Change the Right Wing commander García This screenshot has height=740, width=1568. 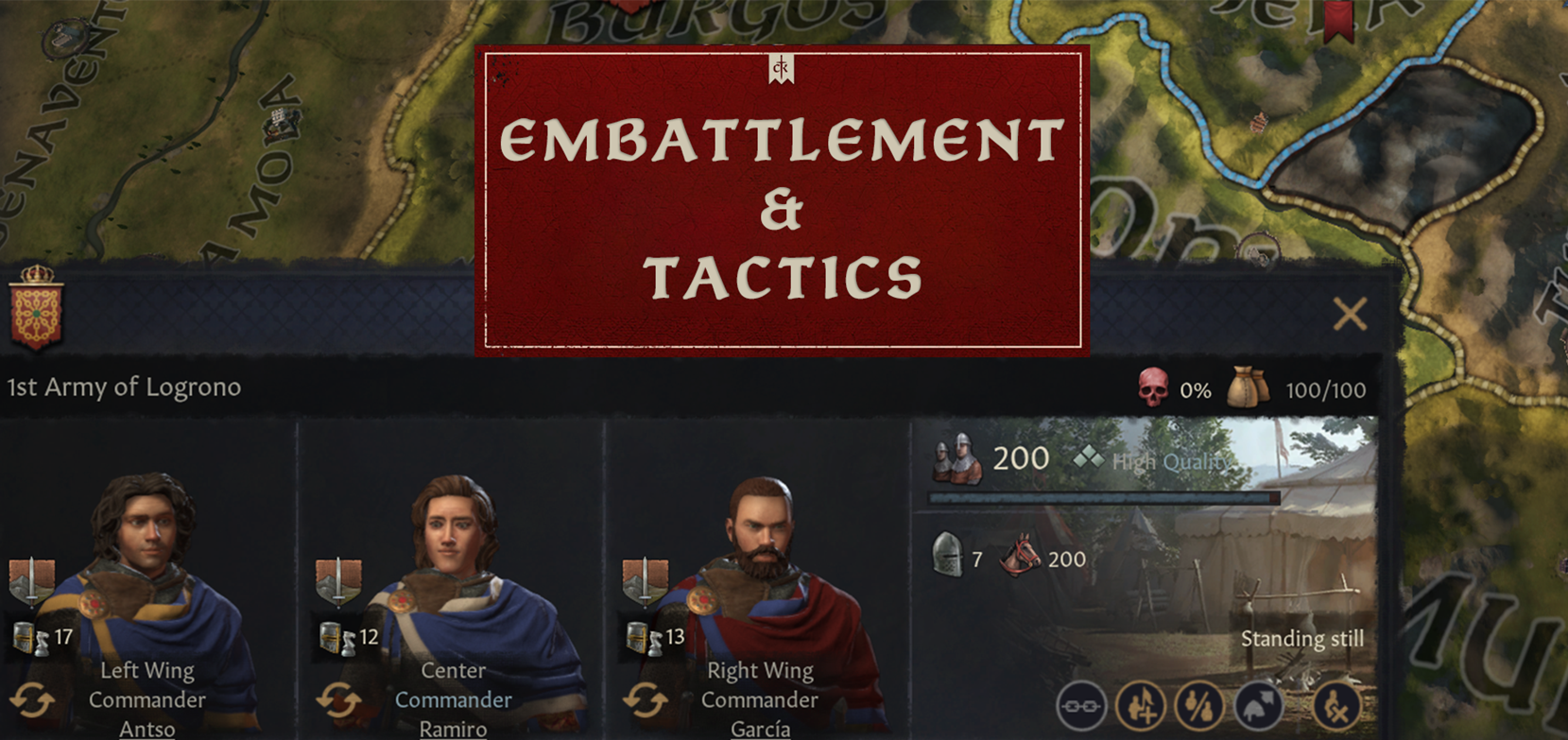(x=645, y=702)
